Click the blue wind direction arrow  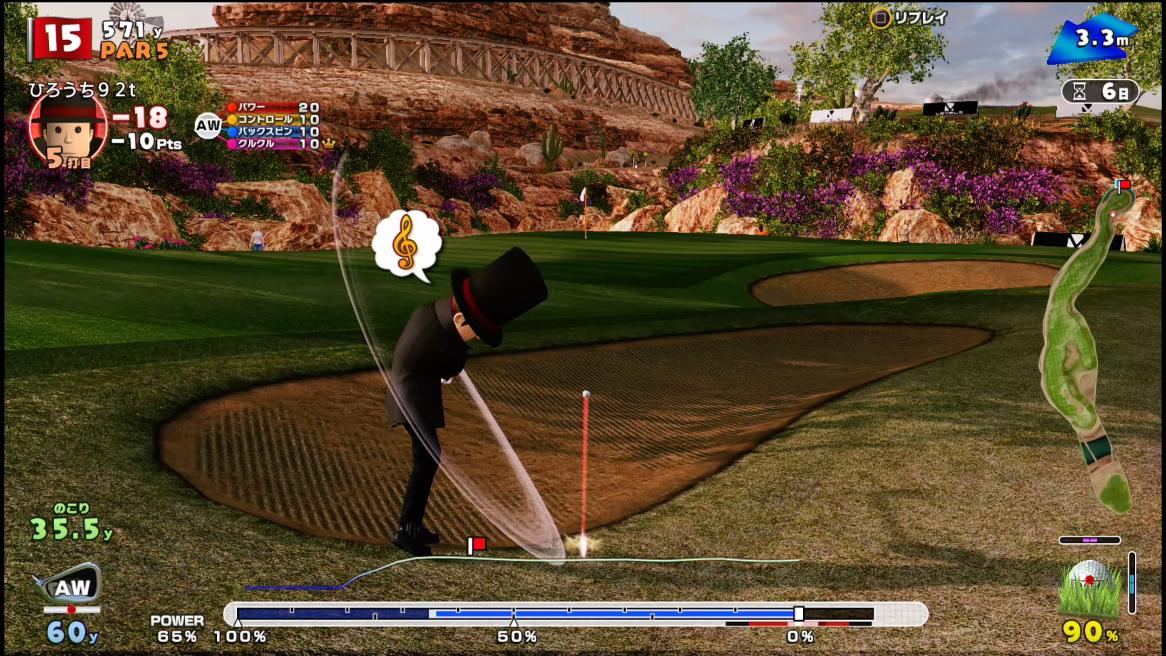coord(1092,40)
